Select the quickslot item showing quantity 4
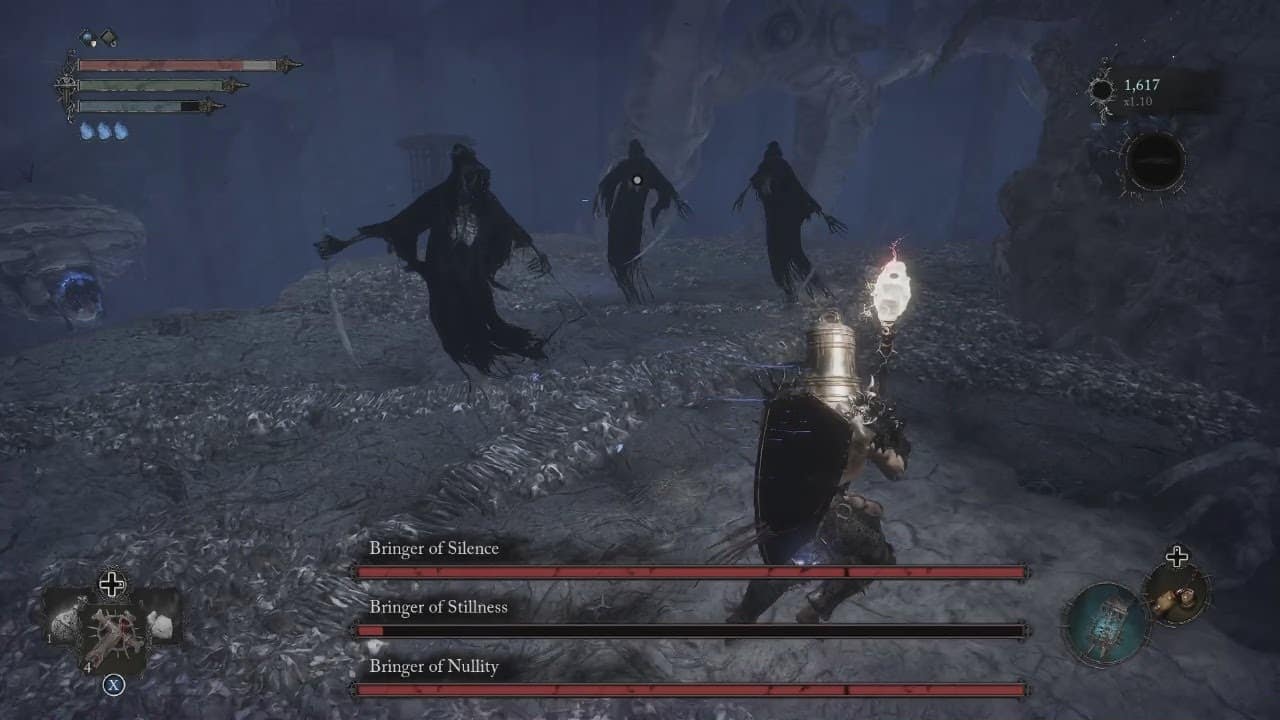This screenshot has width=1280, height=720. tap(110, 630)
